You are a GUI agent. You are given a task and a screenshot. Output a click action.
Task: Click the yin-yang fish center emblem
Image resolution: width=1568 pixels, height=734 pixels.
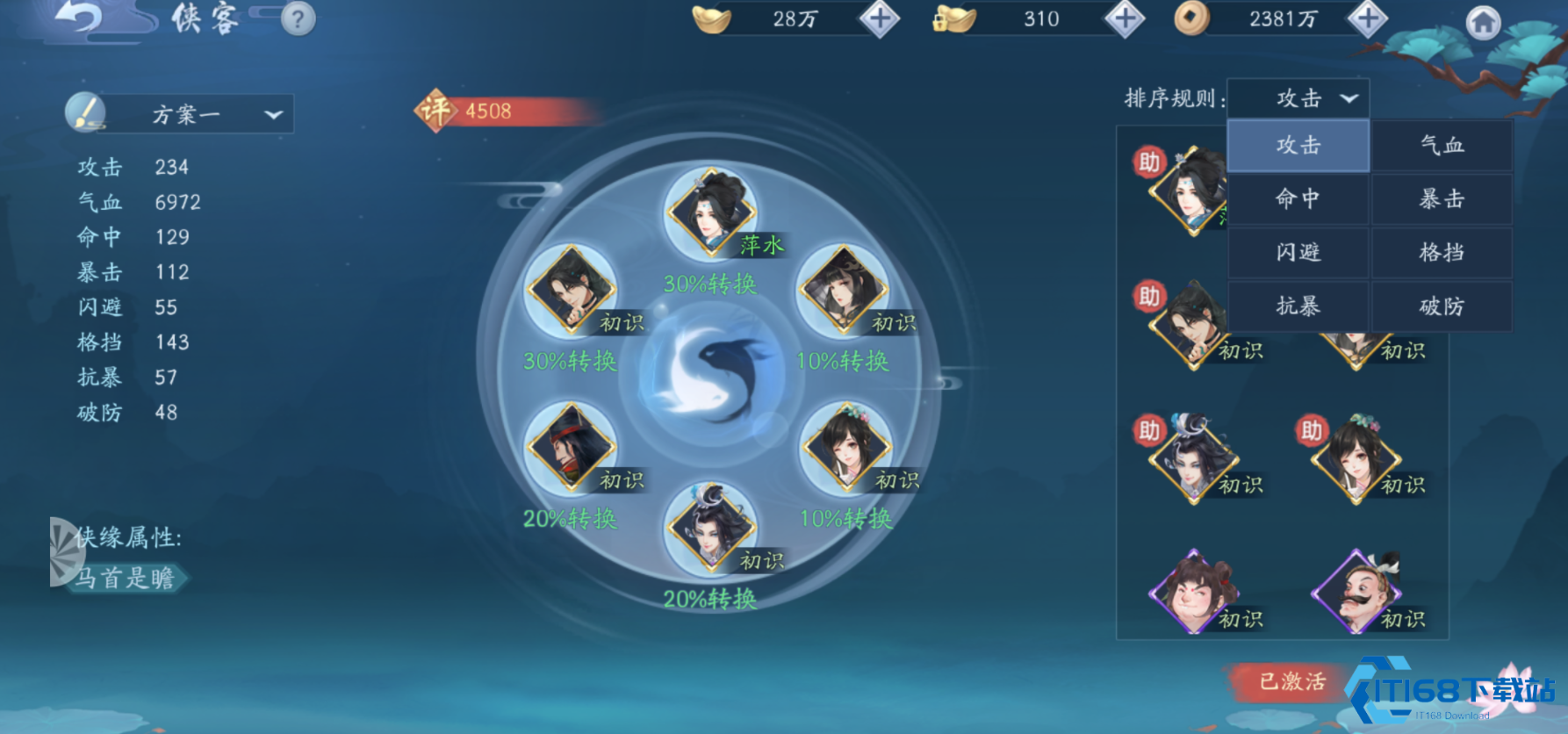711,378
